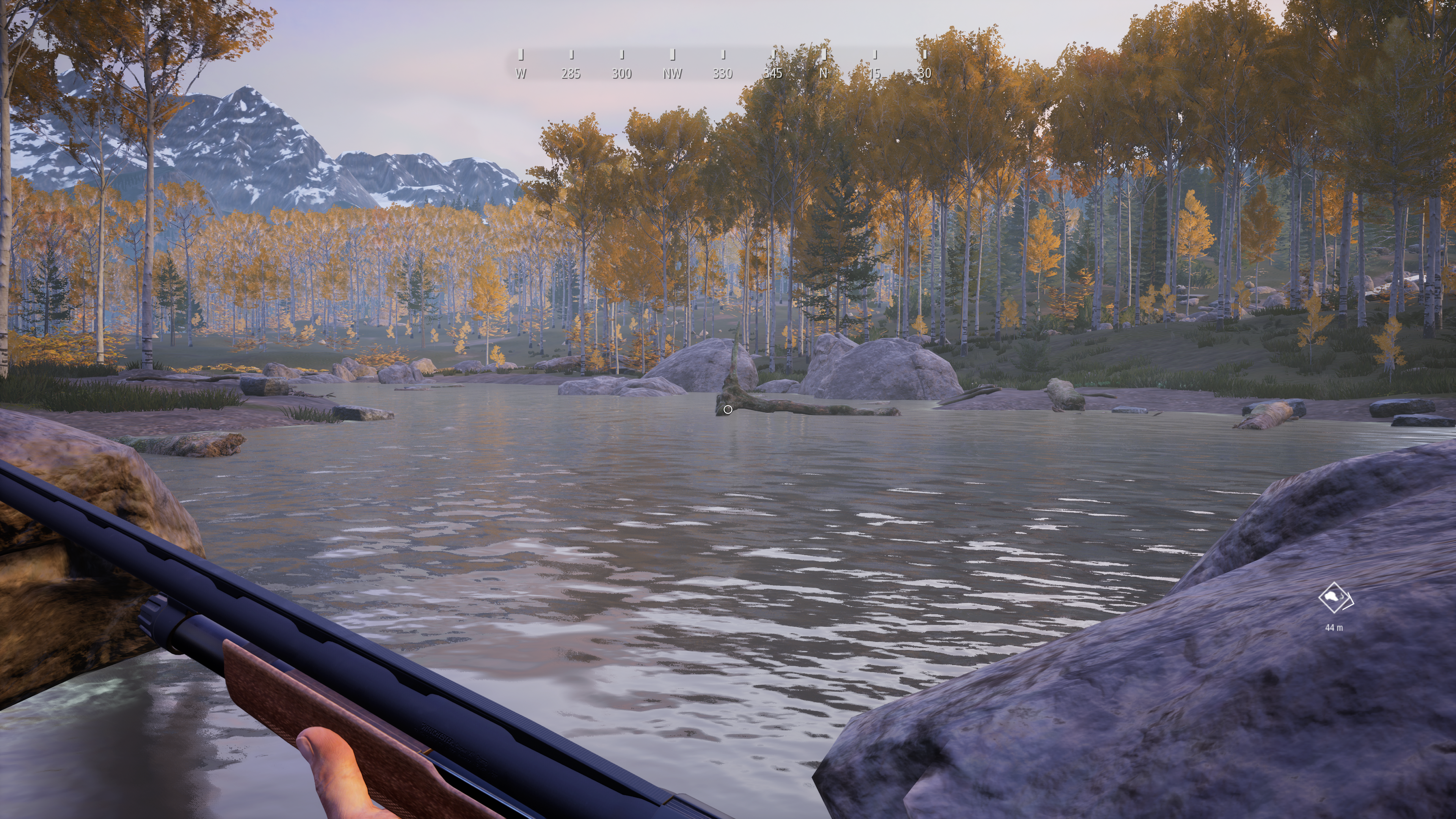Click the diamond waypoint marker showing 44 m
The image size is (1456, 819).
1335,598
